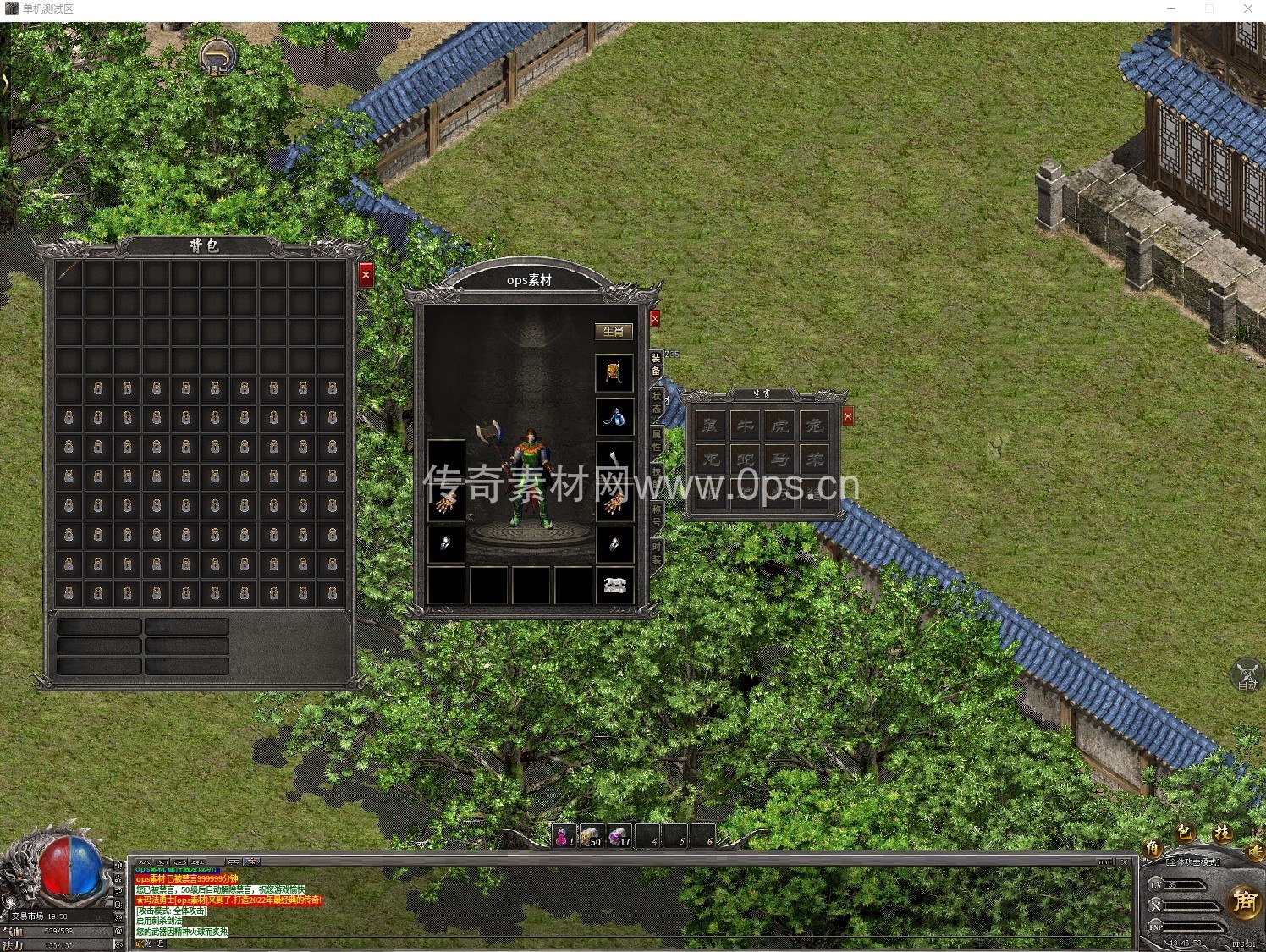Close the 生肖 zodiac window

coord(848,415)
